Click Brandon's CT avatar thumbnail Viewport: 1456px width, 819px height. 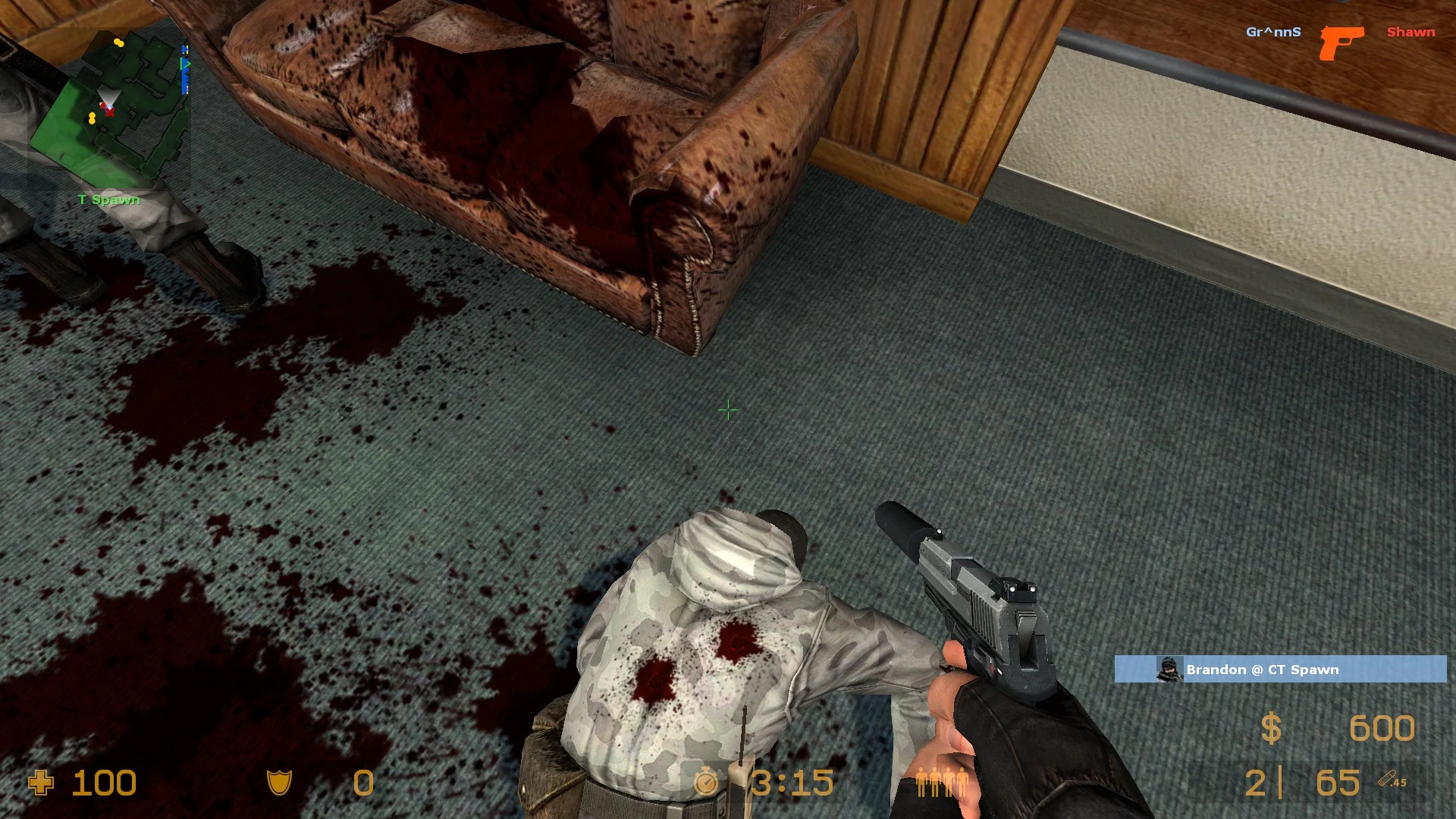pyautogui.click(x=1171, y=670)
